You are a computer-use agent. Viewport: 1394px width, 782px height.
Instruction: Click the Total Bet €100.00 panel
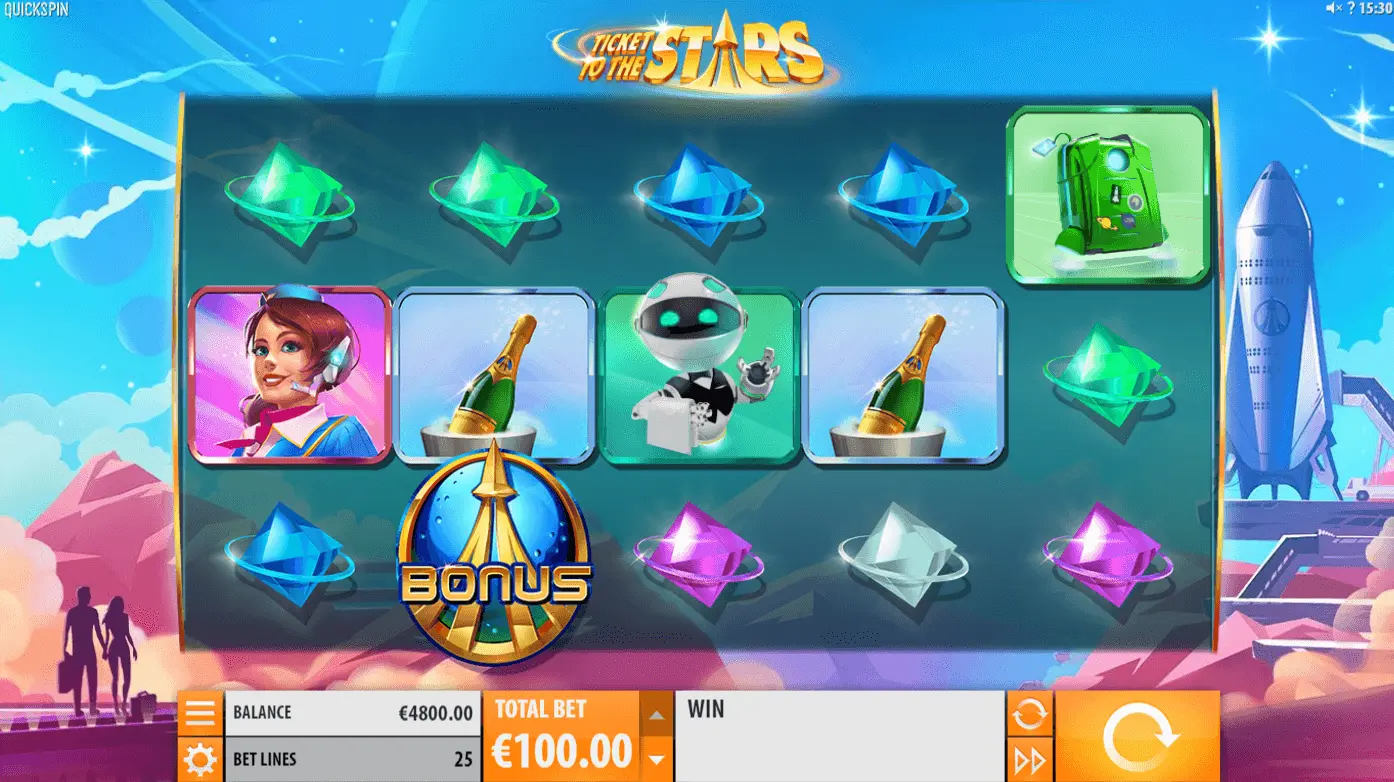(x=563, y=737)
